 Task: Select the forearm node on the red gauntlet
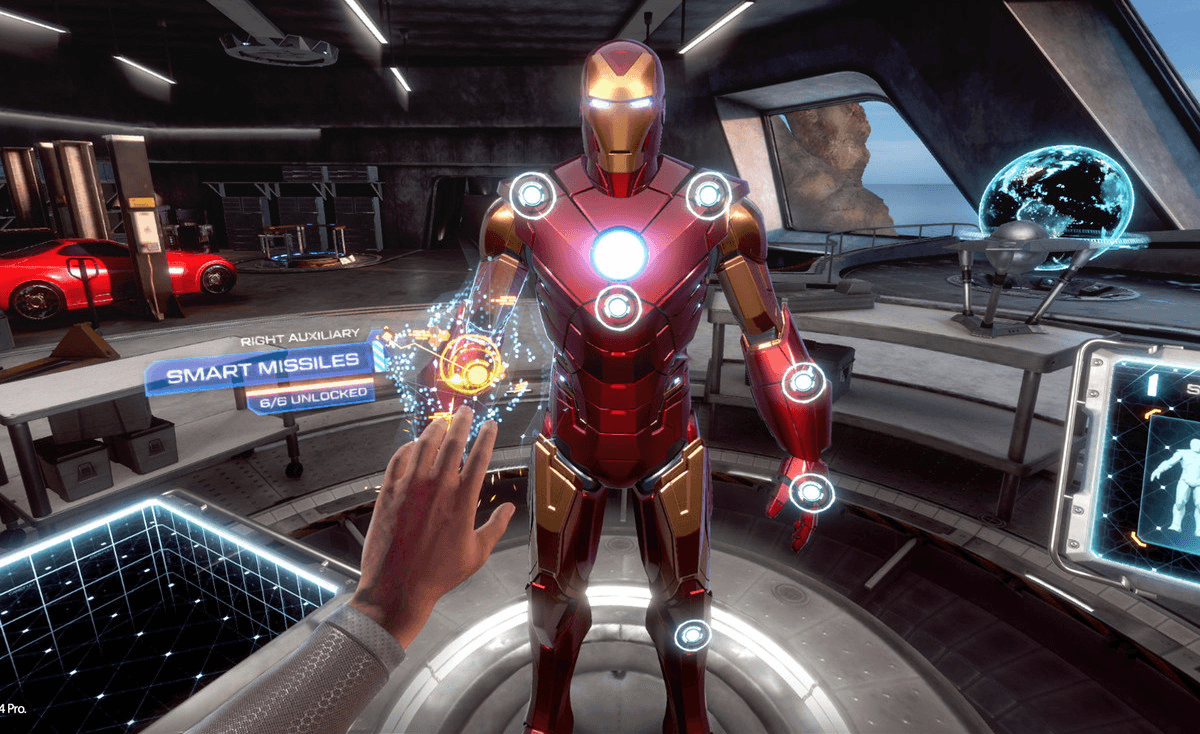803,381
